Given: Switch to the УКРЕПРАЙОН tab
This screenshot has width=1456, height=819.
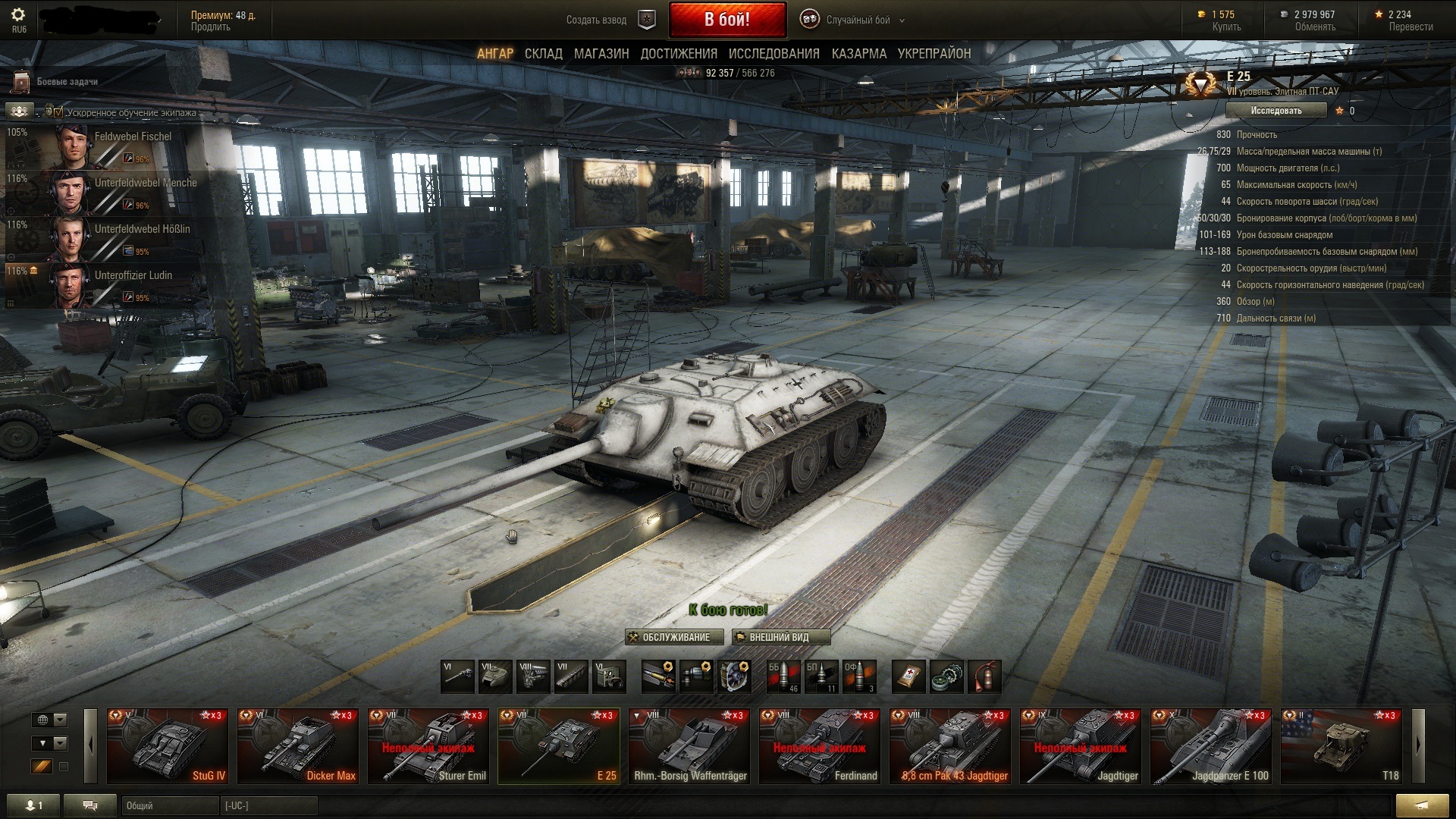Looking at the screenshot, I should click(x=934, y=54).
